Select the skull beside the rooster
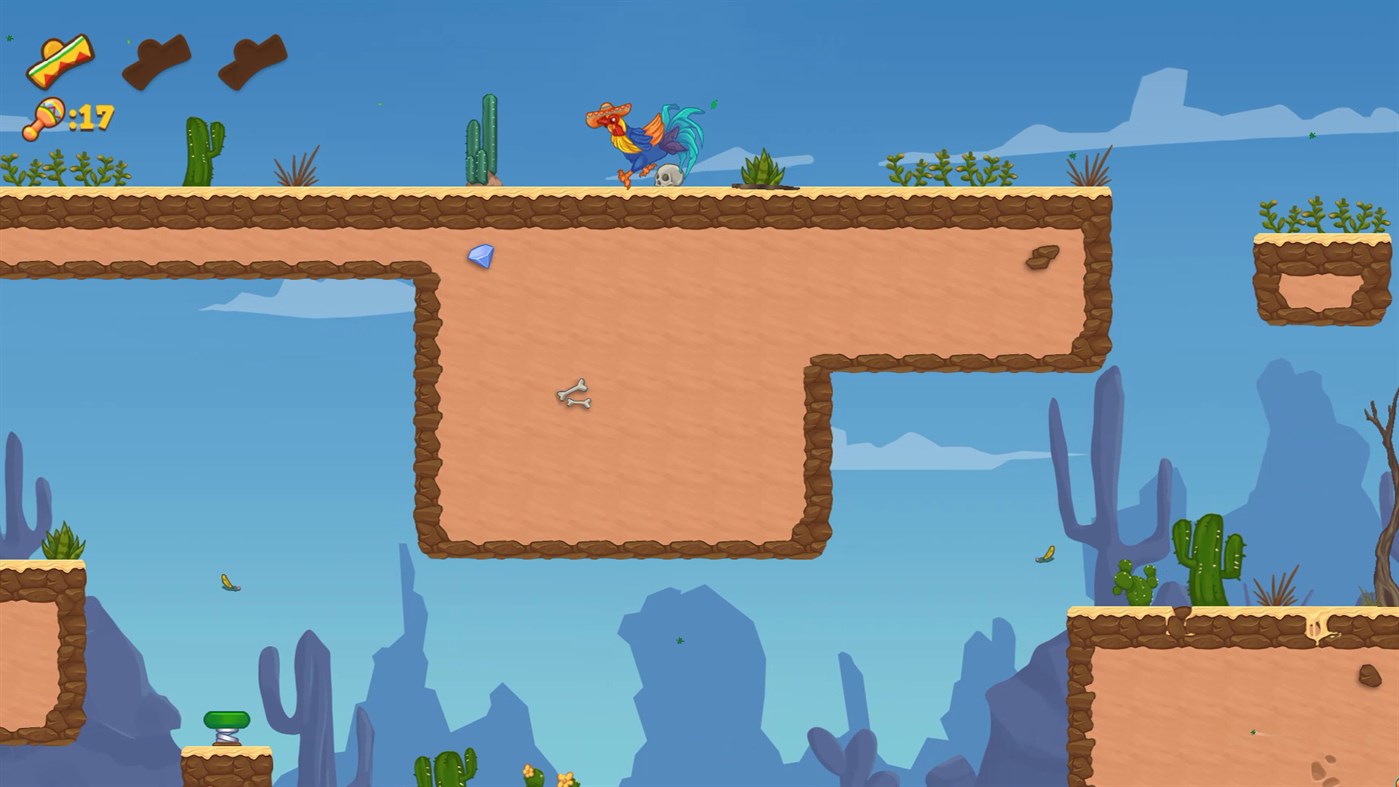 (668, 175)
